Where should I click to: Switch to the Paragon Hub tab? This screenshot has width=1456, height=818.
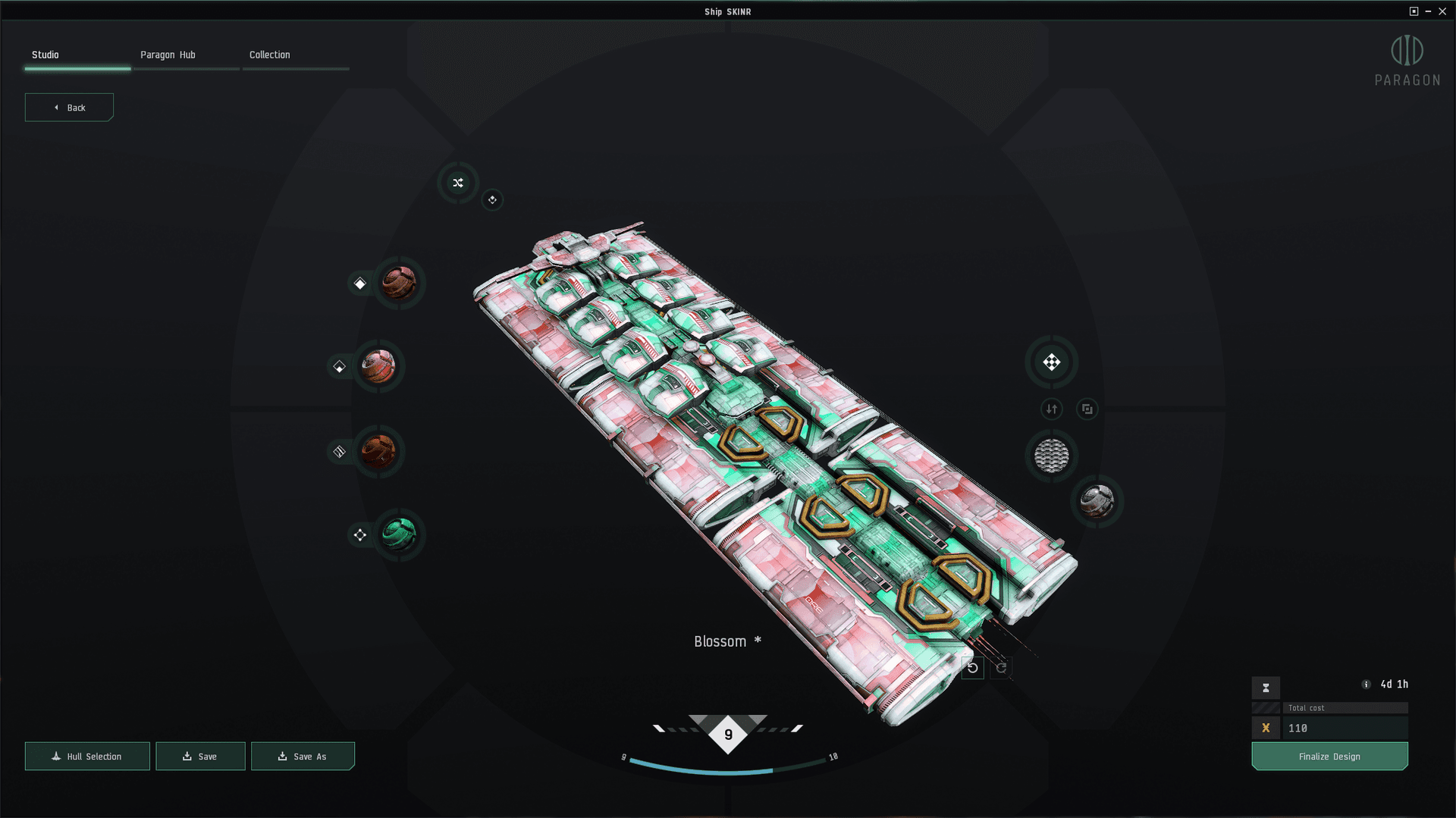pos(168,55)
